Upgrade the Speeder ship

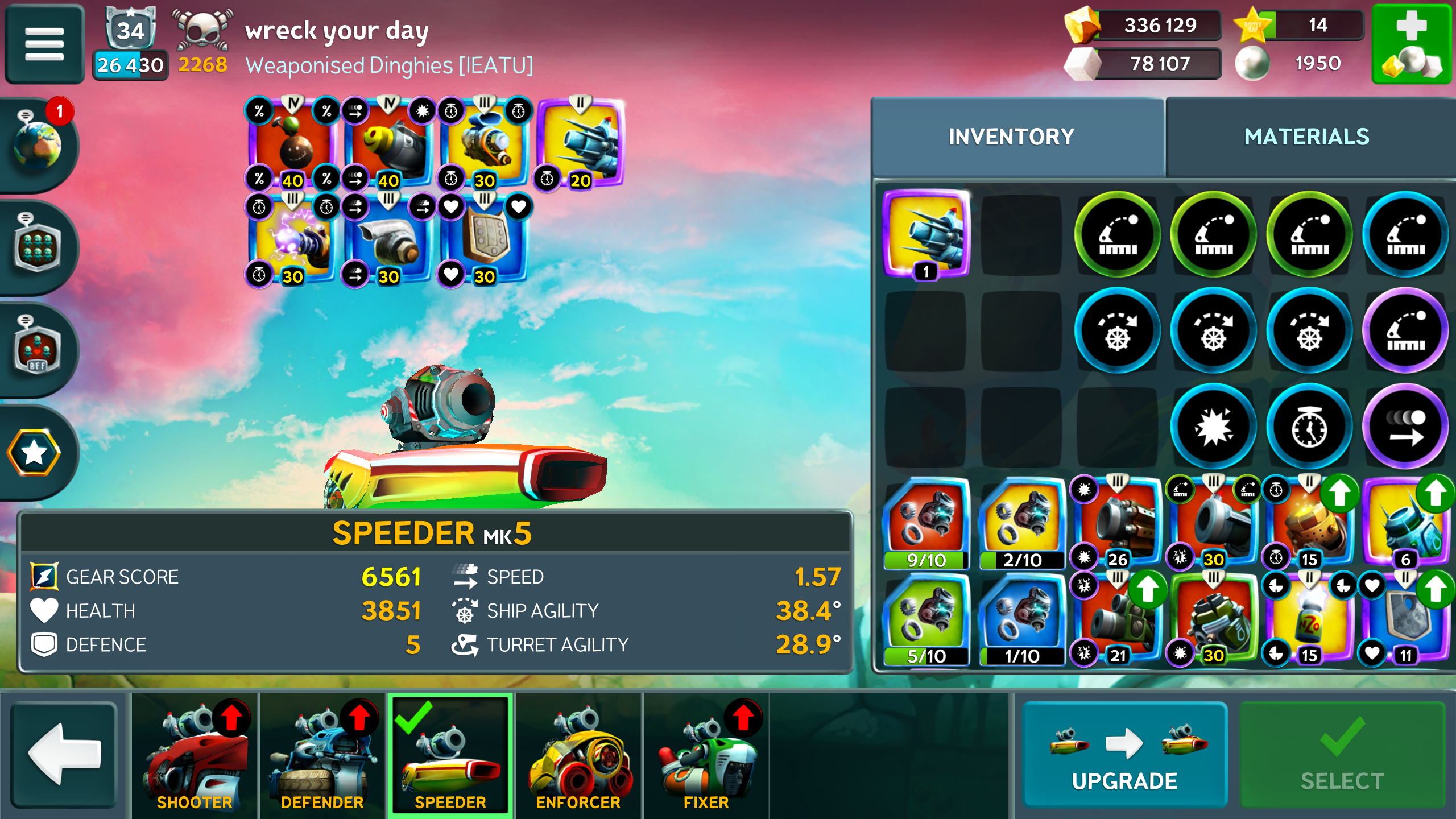pos(1124,754)
